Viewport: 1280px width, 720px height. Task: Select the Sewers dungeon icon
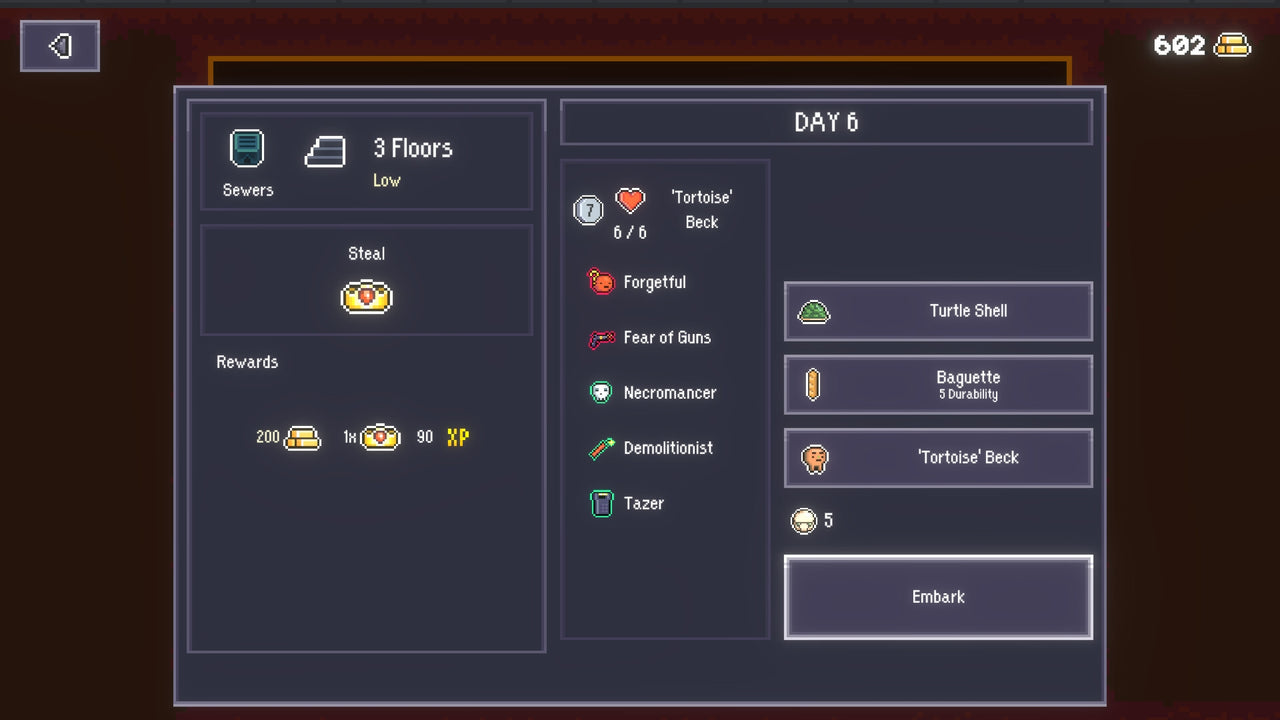(x=246, y=146)
